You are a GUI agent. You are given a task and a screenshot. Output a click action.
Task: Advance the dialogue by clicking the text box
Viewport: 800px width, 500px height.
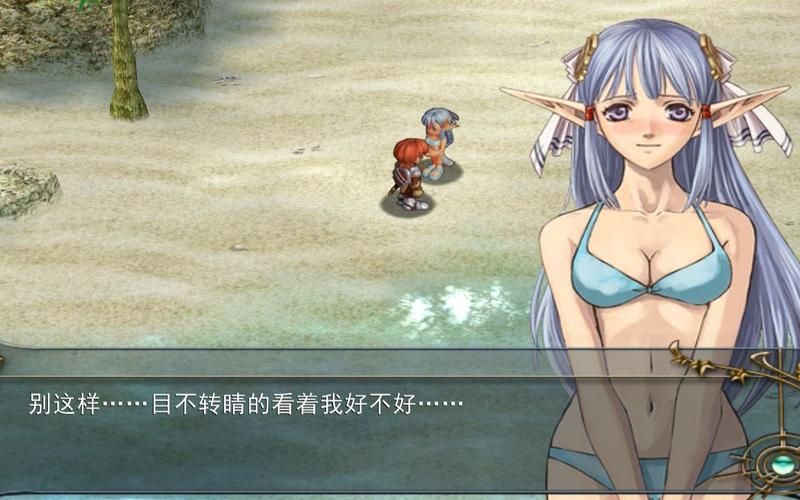(x=270, y=420)
